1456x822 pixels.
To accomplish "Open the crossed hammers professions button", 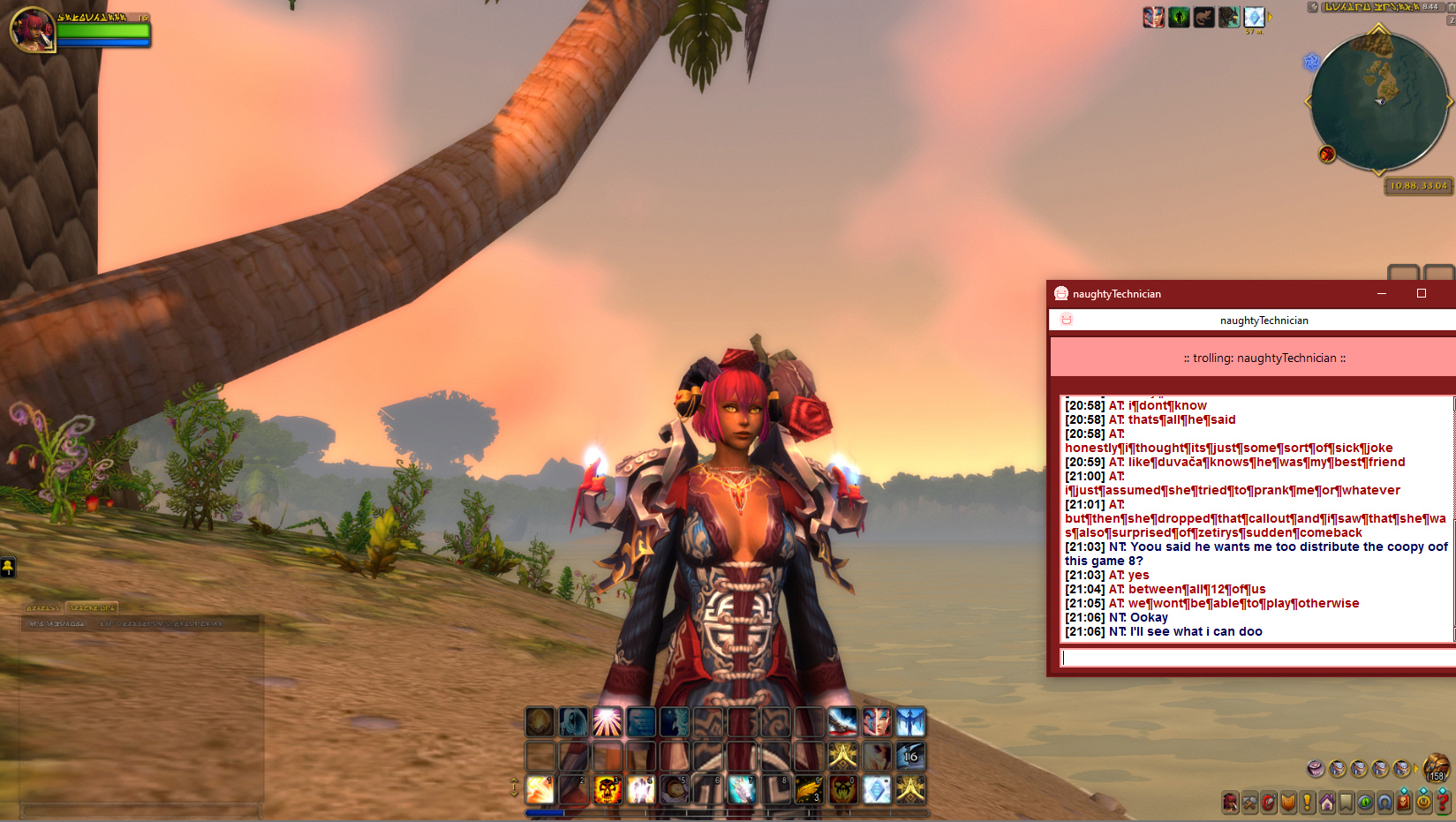I will pos(1249,803).
